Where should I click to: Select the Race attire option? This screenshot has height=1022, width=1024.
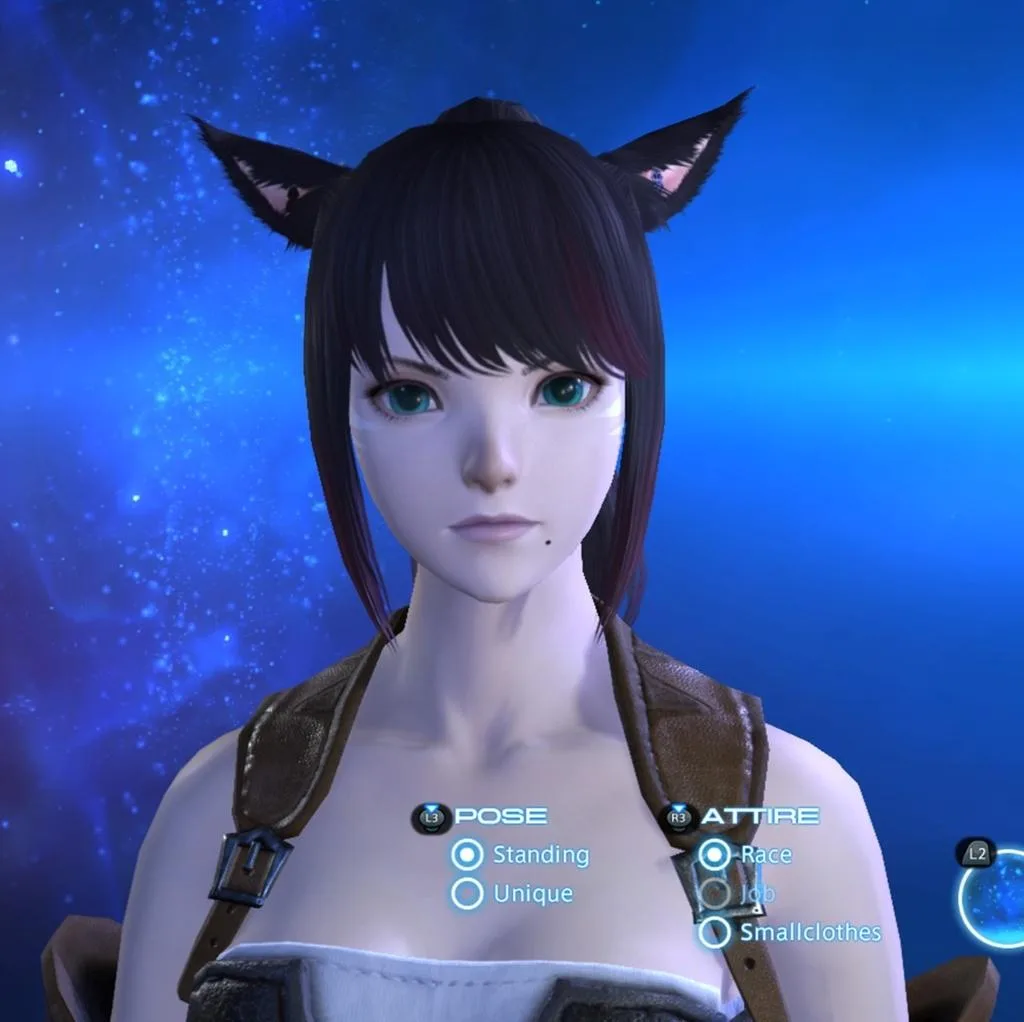[x=714, y=854]
